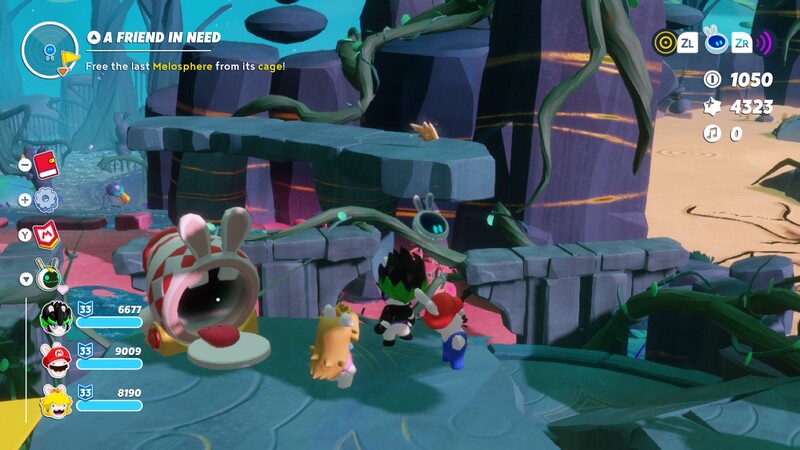This screenshot has width=800, height=450.
Task: Select the blue gear settings icon
Action: (x=47, y=199)
